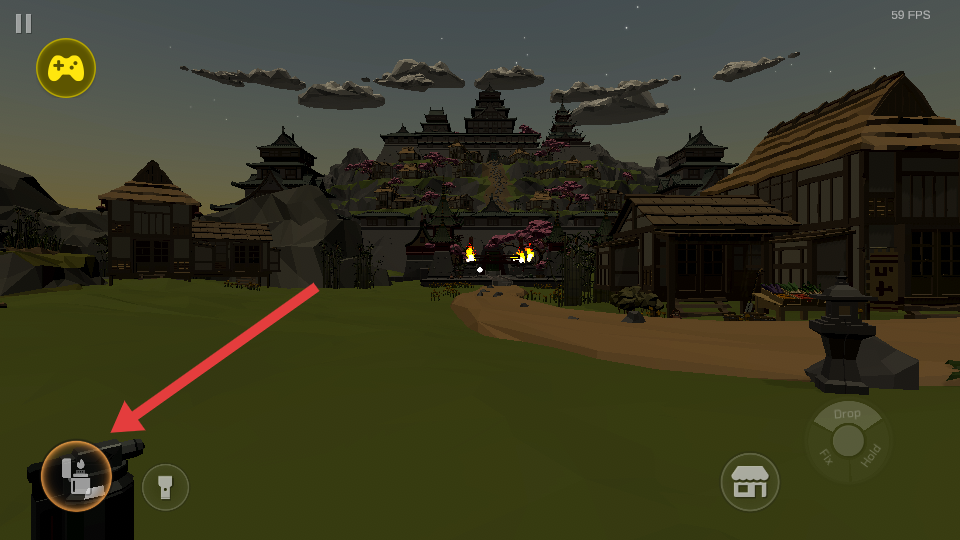Screen dimensions: 960x540
Task: Pause the game with the pause button
Action: (x=23, y=23)
